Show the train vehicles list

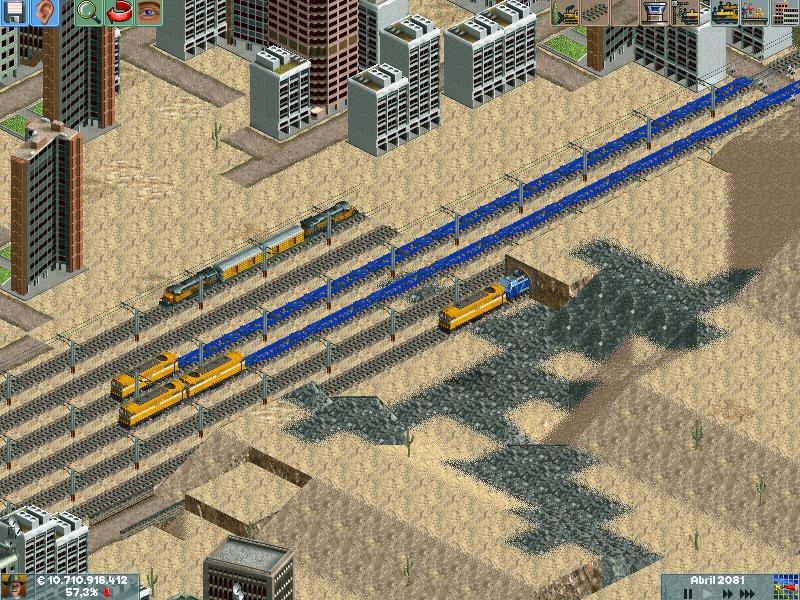(x=723, y=13)
